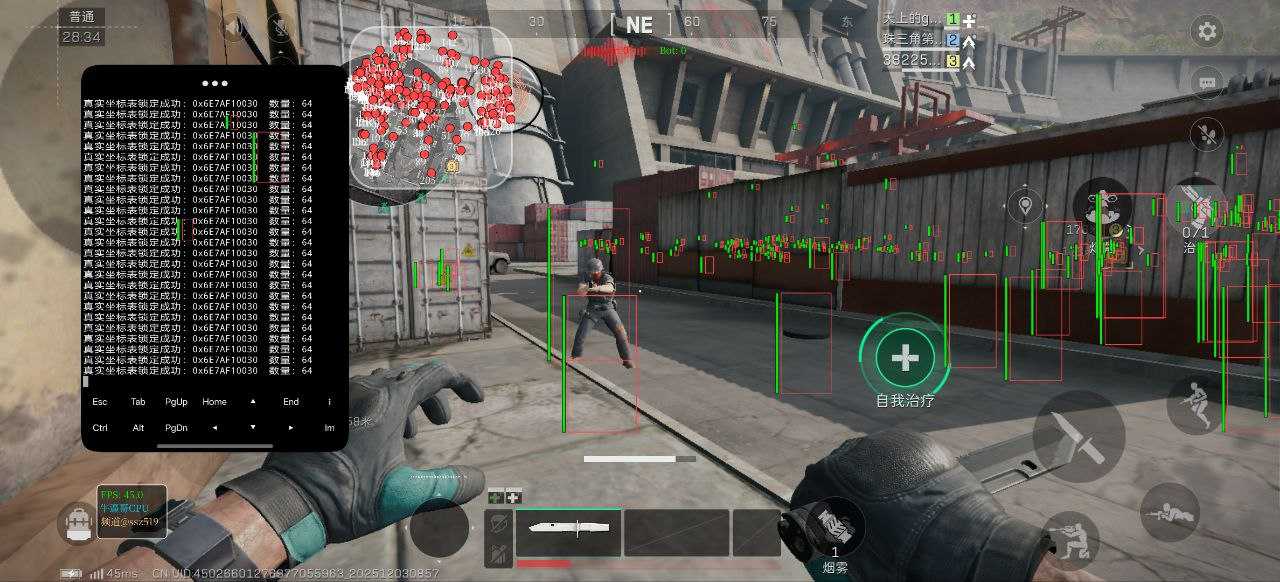Tap the Tab key on terminal overlay

138,402
